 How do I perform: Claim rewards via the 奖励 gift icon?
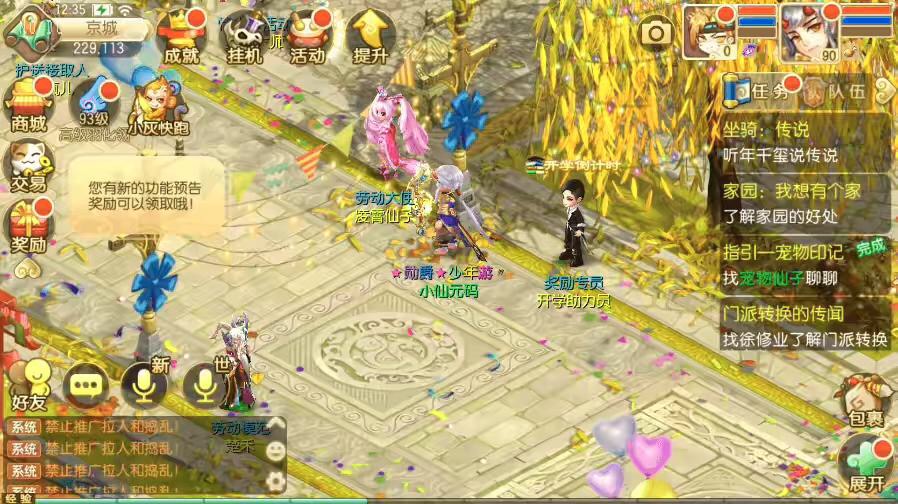[29, 226]
